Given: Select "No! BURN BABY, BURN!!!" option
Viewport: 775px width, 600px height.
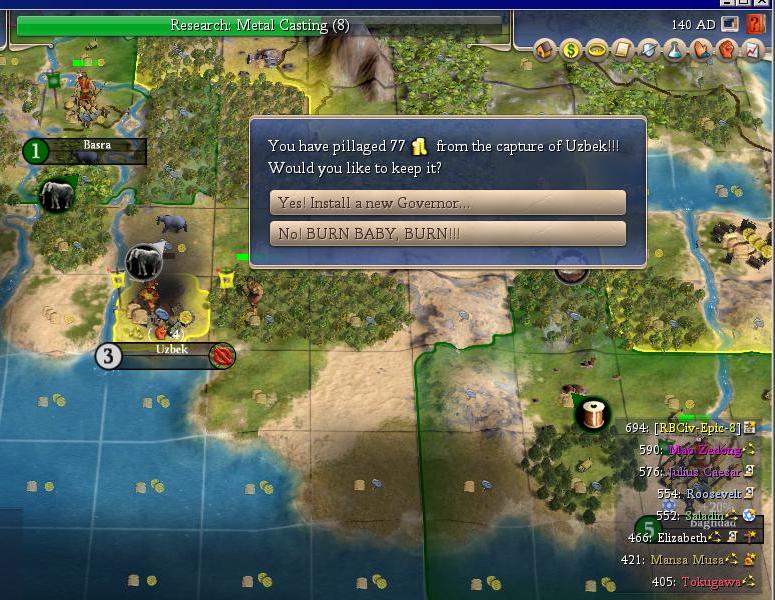Looking at the screenshot, I should point(447,234).
